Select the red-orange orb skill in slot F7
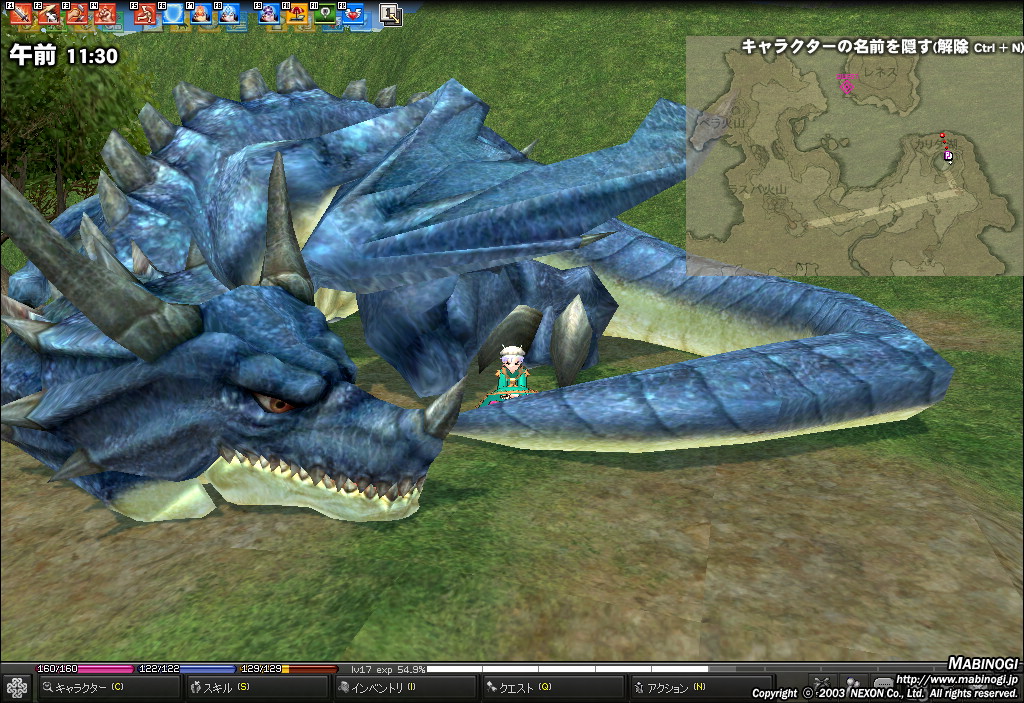 [200, 14]
